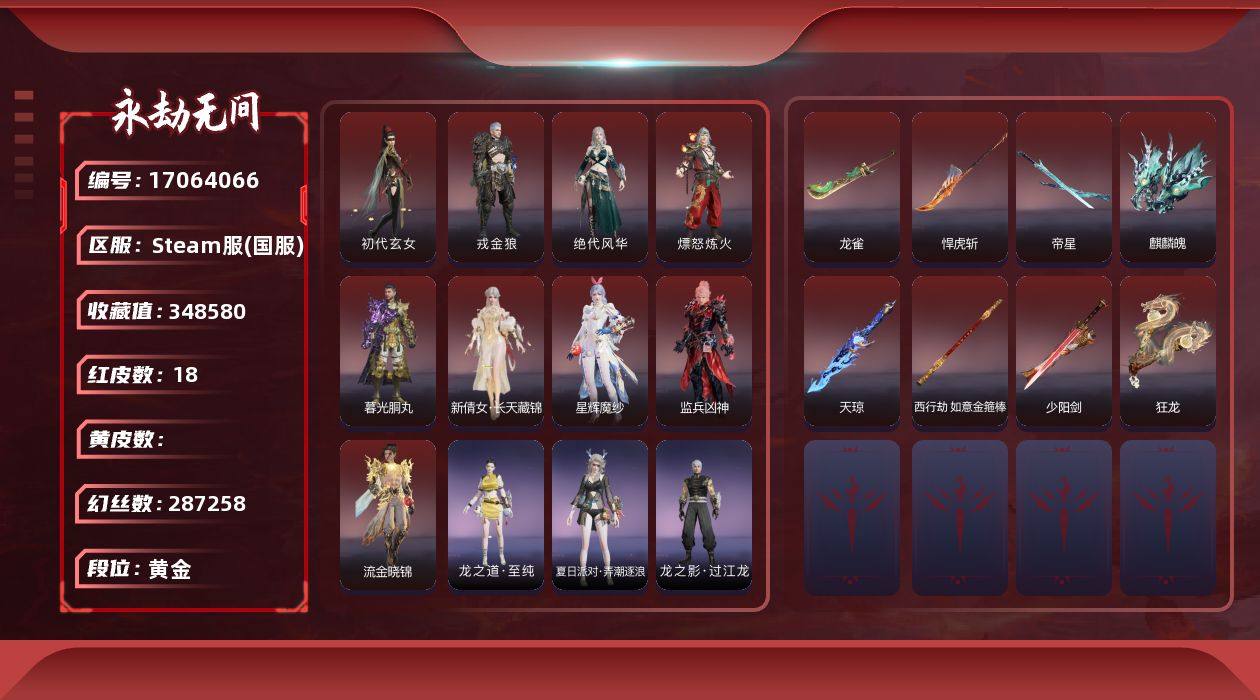Viewport: 1260px width, 700px height.
Task: Select the 暮光胴丸 armor skin
Action: click(388, 350)
